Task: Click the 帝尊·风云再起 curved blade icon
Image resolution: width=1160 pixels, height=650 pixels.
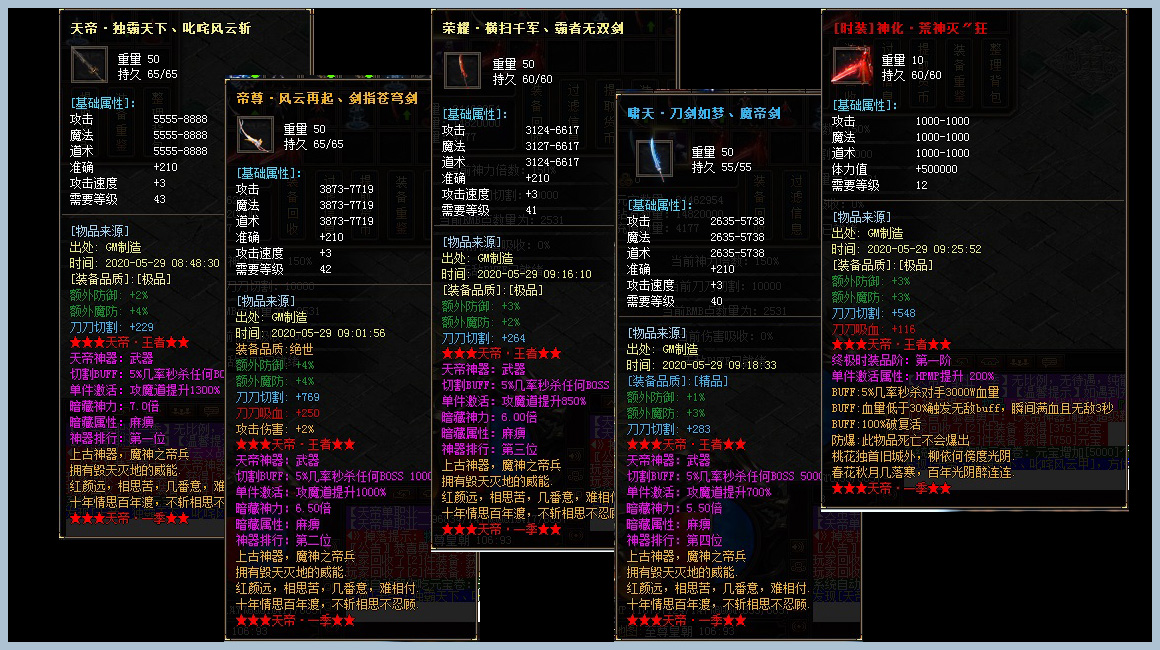Action: (x=255, y=135)
